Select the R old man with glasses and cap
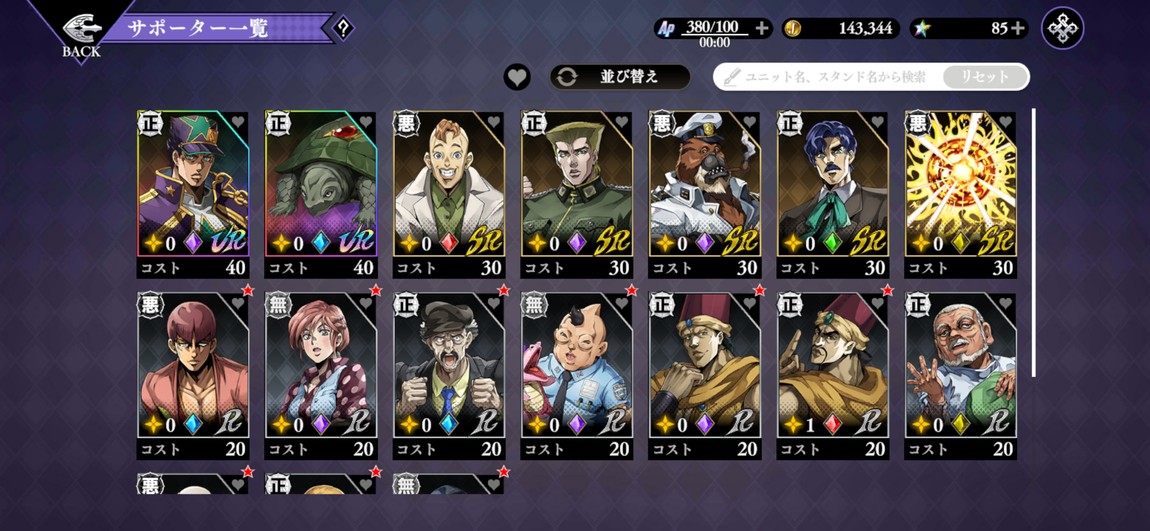Screen dimensions: 1150x531 [449, 366]
